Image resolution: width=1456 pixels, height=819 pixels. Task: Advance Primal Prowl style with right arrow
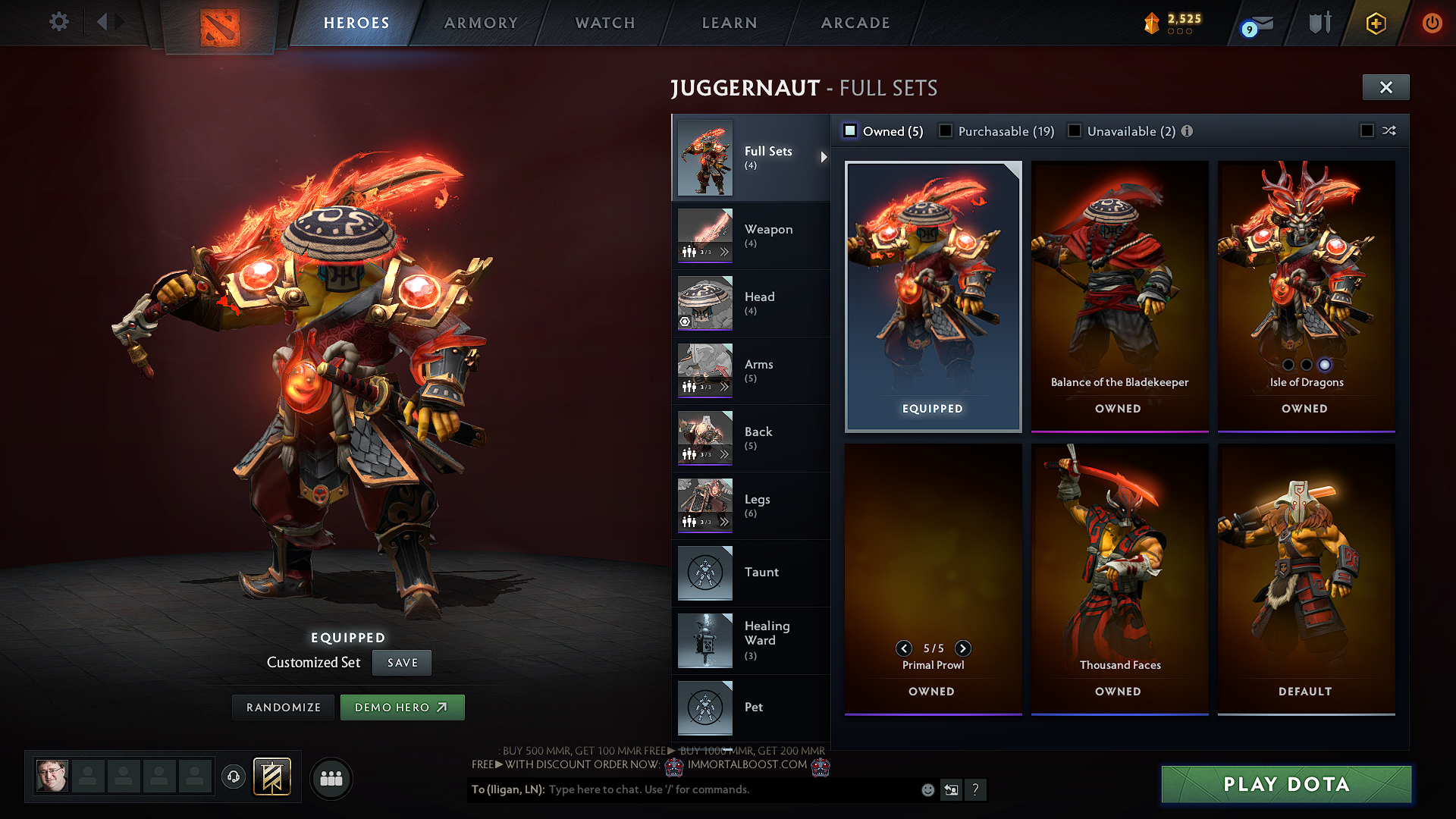click(x=963, y=648)
